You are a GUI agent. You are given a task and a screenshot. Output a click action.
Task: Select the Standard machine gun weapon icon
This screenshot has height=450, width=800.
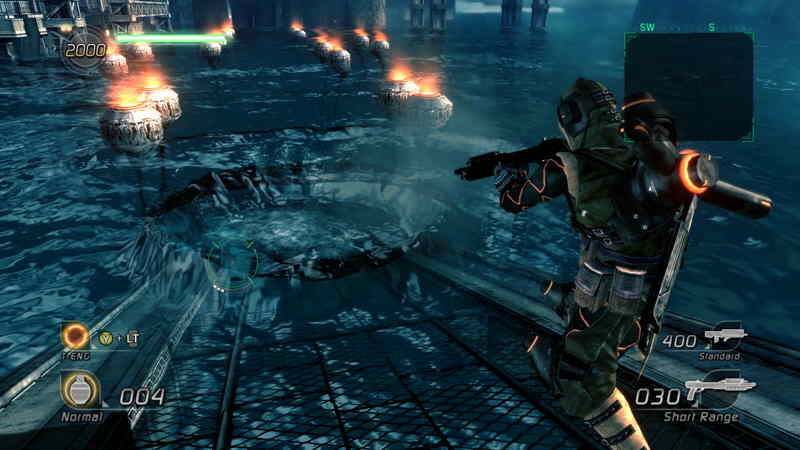tap(724, 337)
